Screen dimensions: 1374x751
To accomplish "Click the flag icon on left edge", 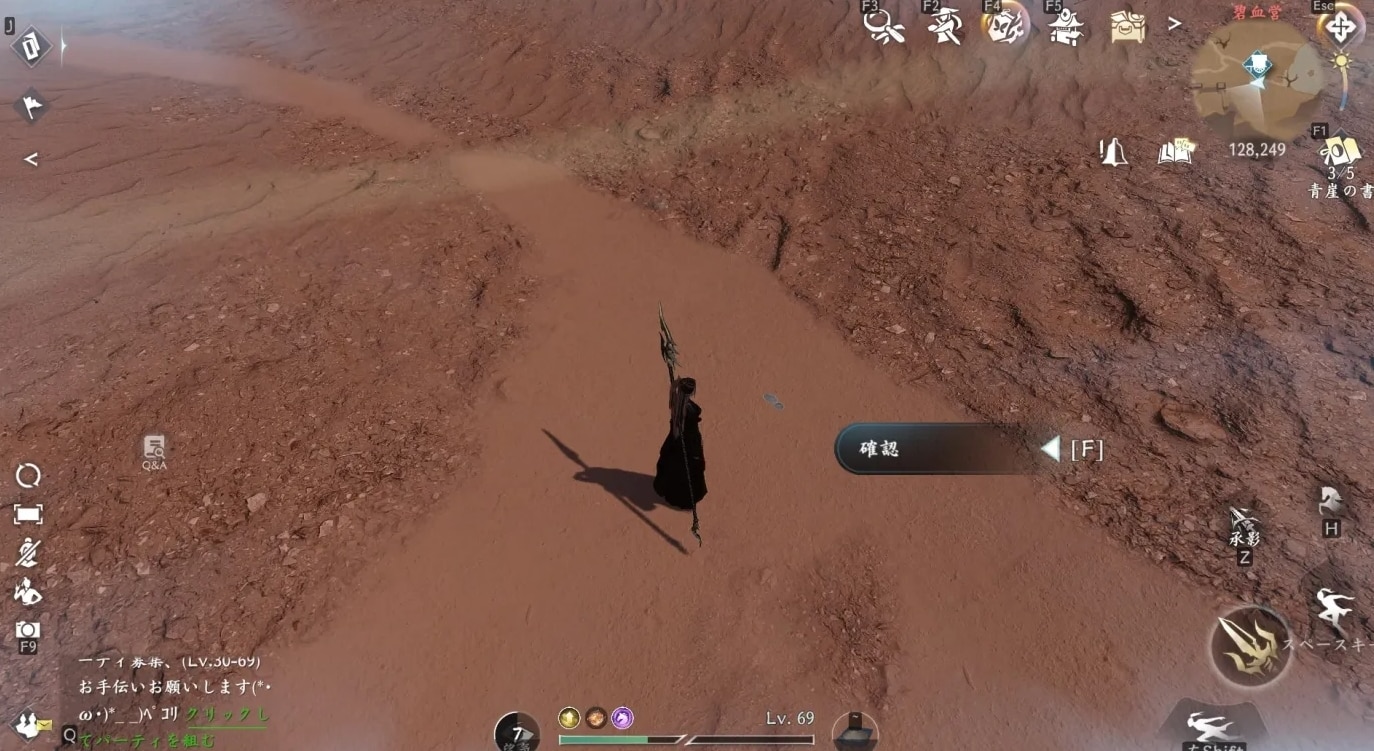I will 31,106.
